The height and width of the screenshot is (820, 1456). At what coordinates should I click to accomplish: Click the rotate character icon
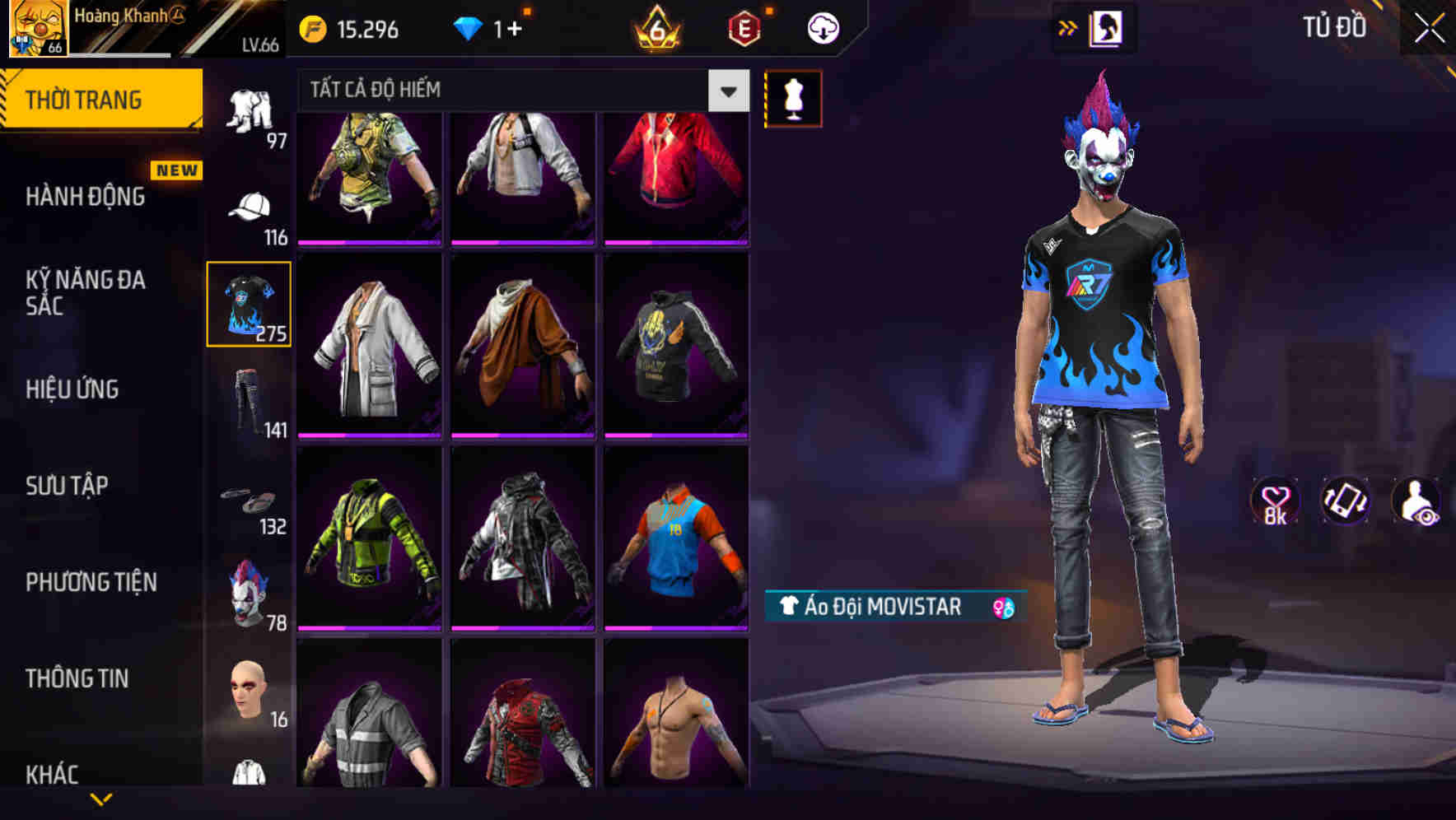1345,501
